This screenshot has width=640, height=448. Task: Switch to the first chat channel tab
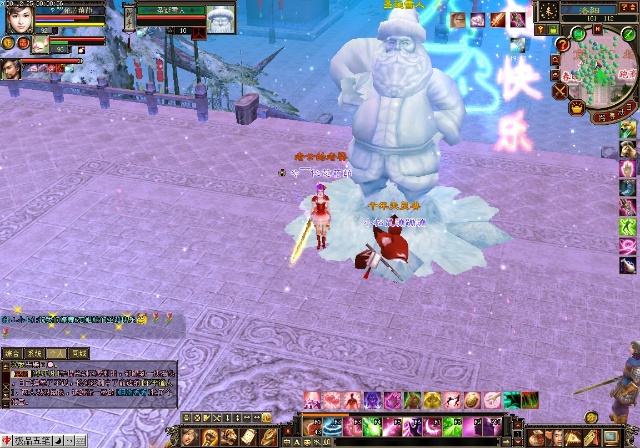(13, 353)
